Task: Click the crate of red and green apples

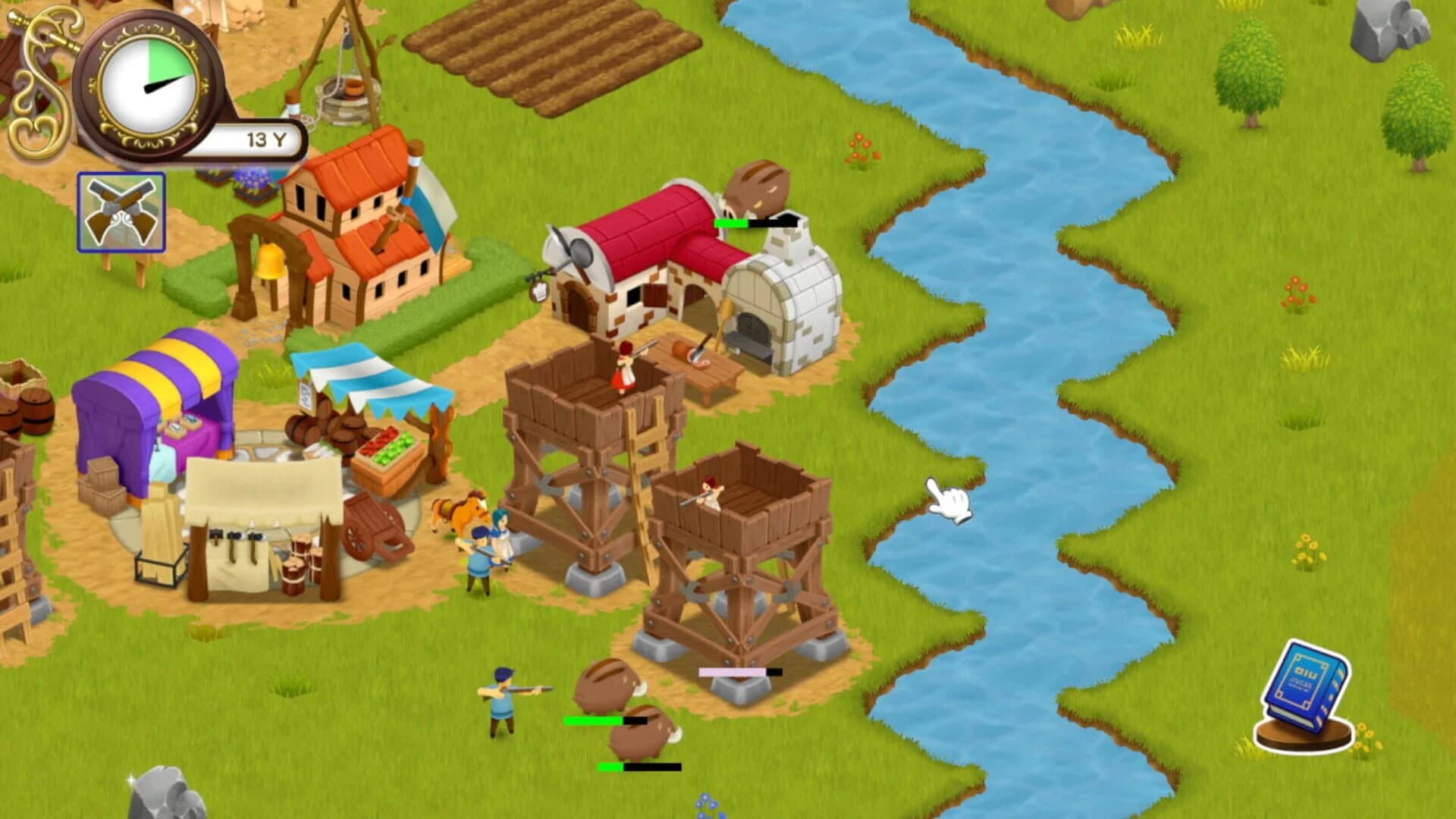Action: (387, 451)
